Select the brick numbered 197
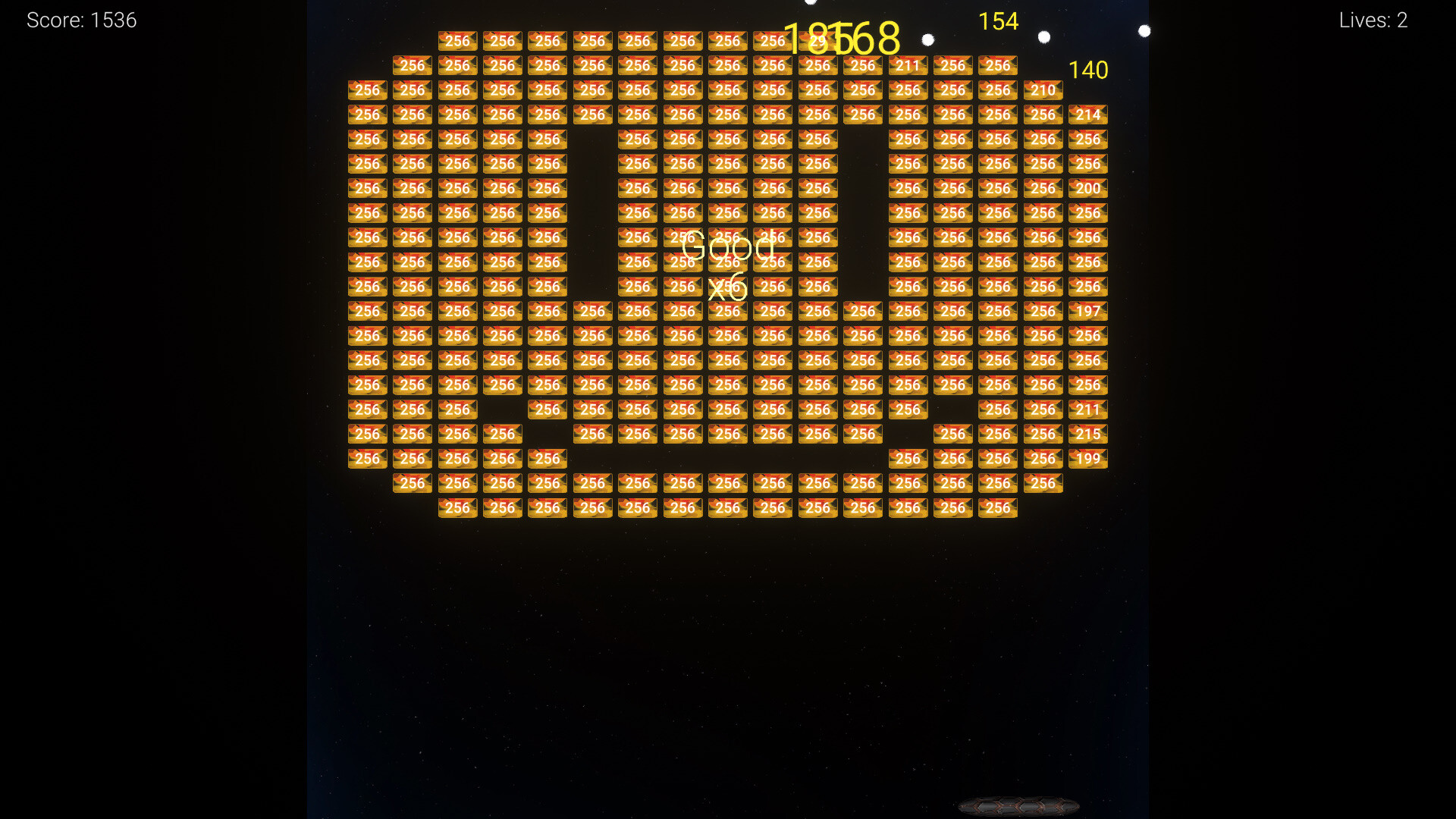 click(x=1088, y=311)
